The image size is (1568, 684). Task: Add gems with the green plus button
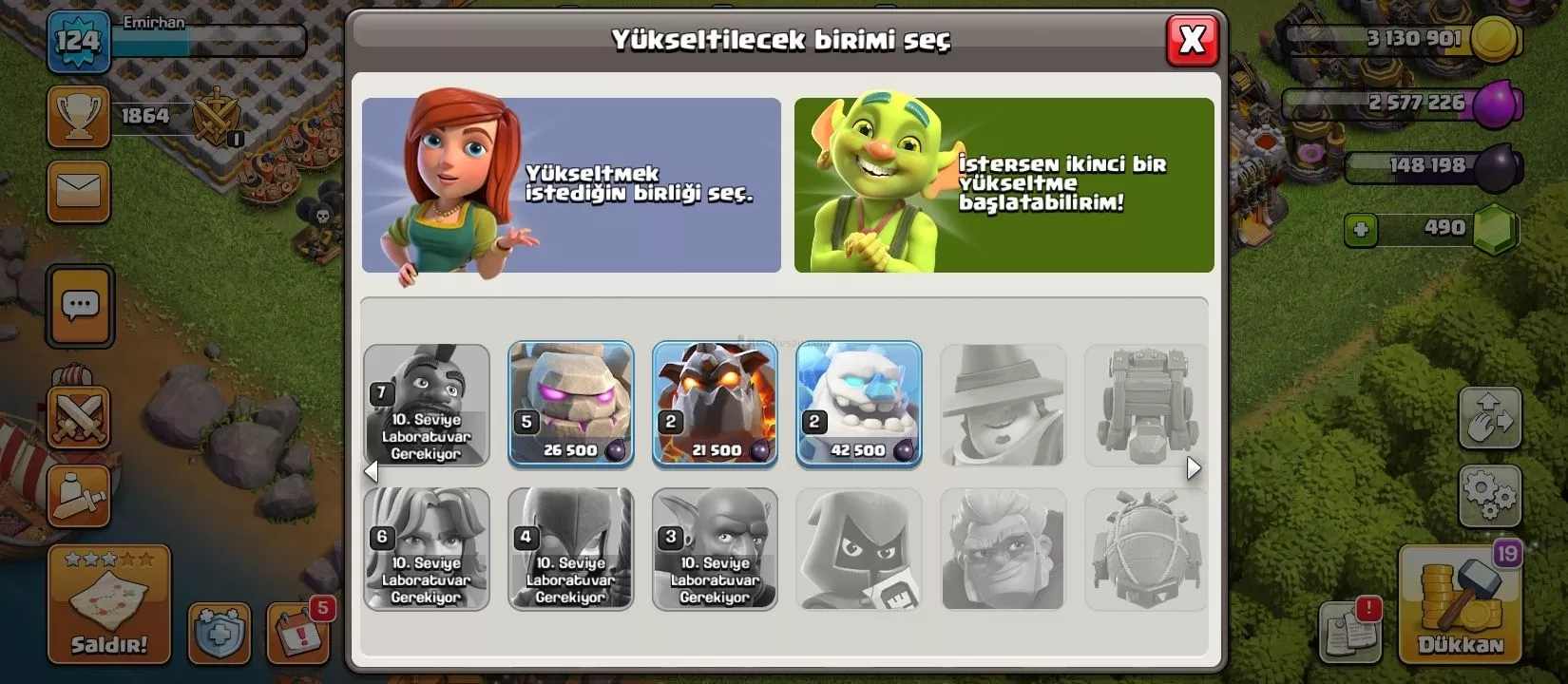(x=1361, y=229)
